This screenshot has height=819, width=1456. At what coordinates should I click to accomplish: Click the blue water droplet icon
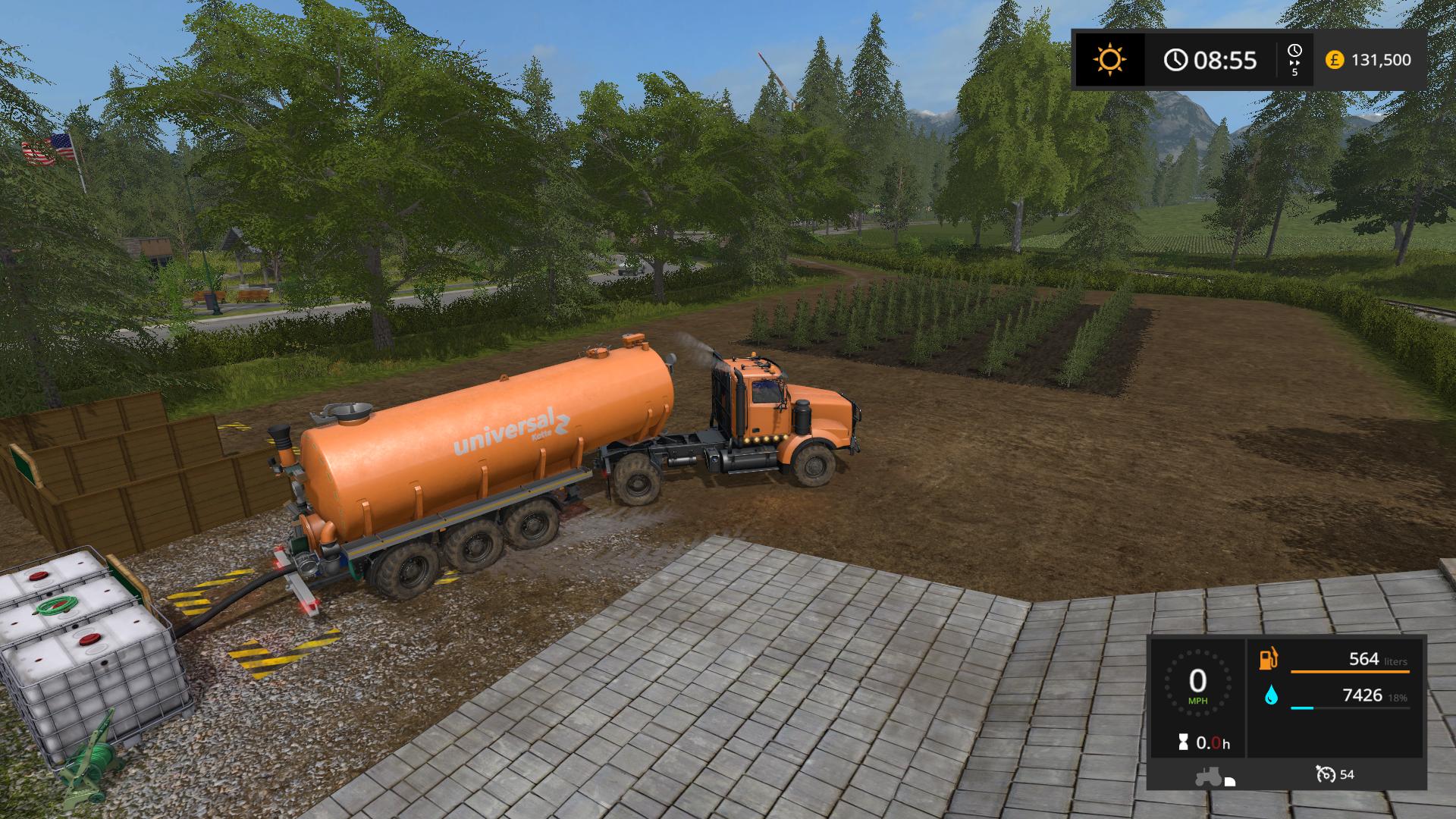[x=1271, y=695]
